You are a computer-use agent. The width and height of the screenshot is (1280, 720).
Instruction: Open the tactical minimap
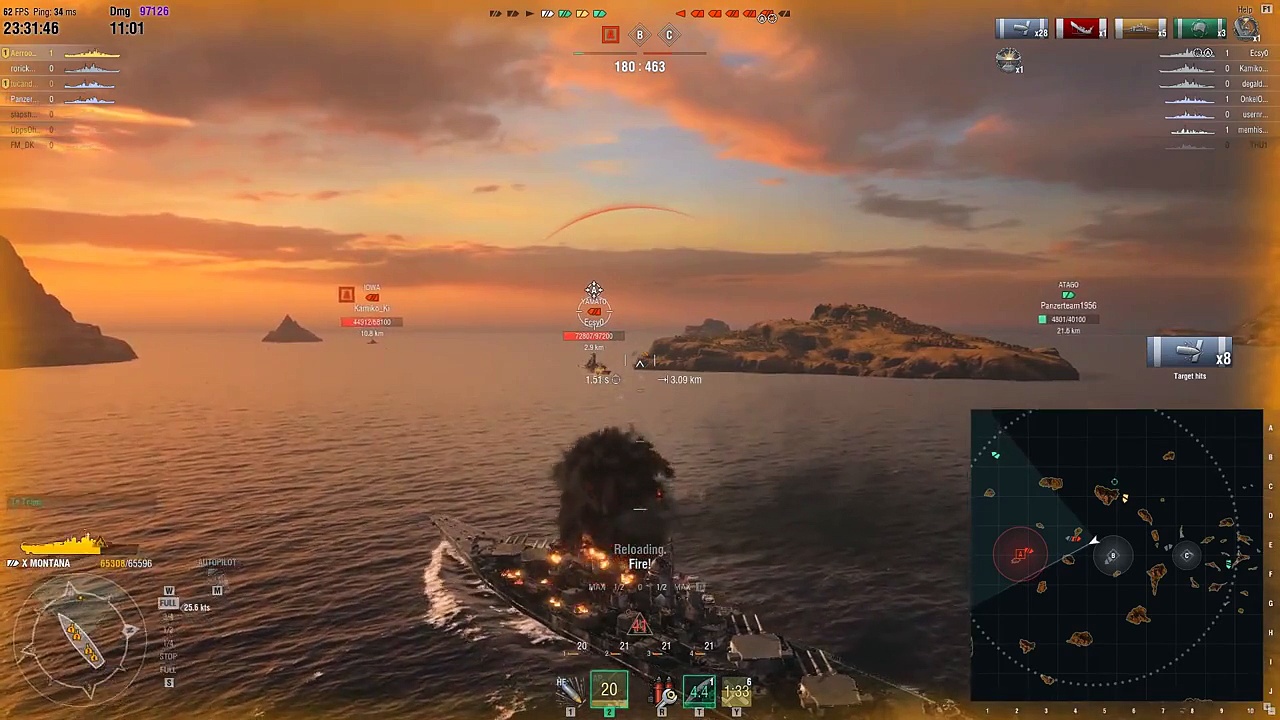1116,555
